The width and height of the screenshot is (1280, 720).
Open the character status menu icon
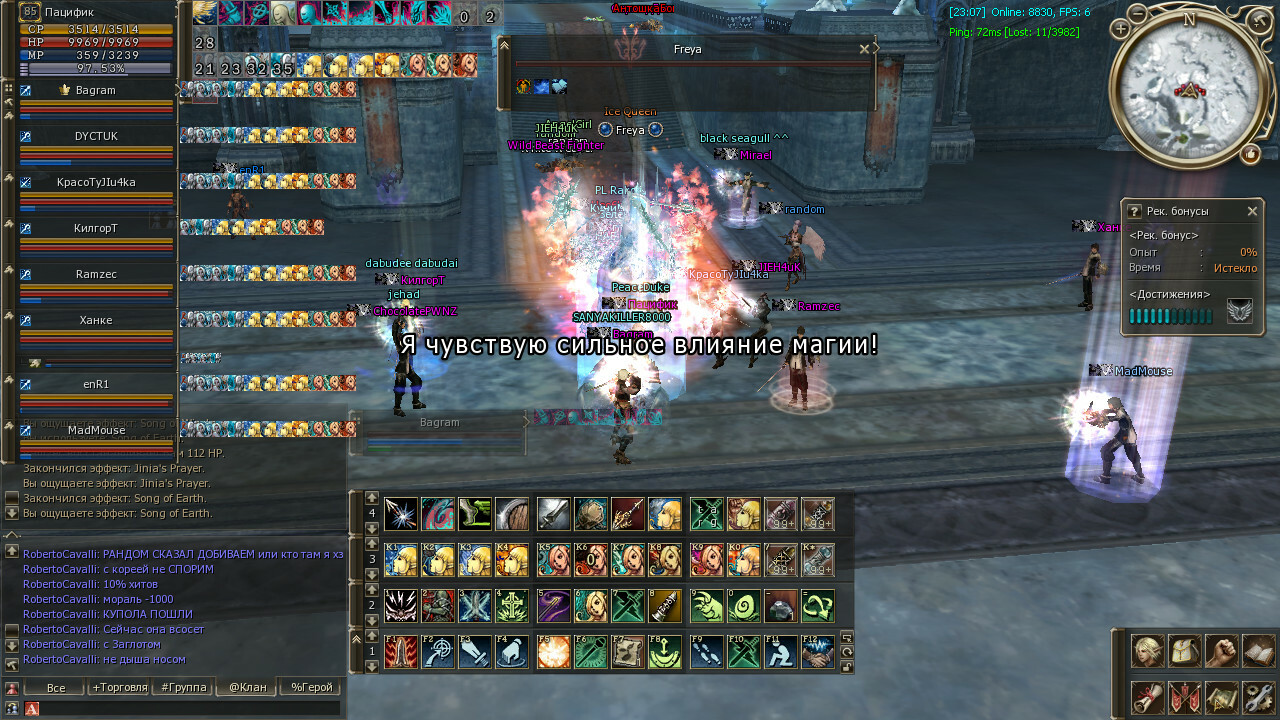point(1147,651)
